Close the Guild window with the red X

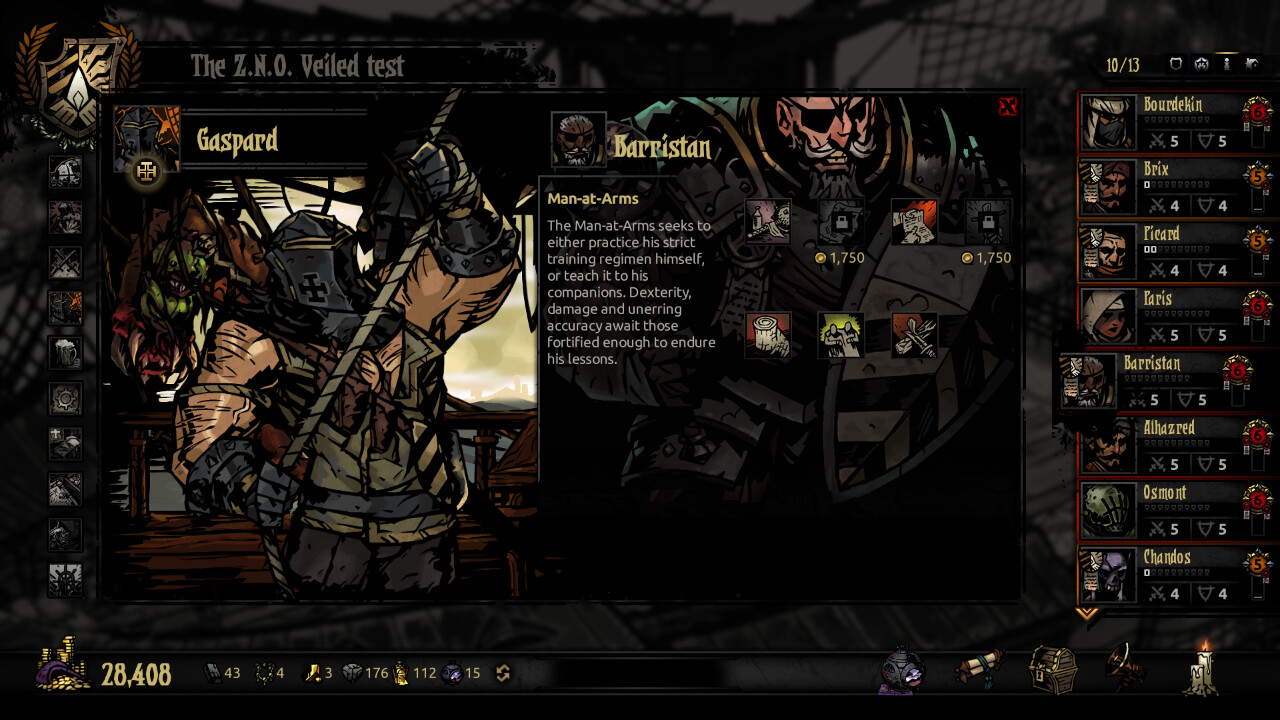tap(1007, 107)
